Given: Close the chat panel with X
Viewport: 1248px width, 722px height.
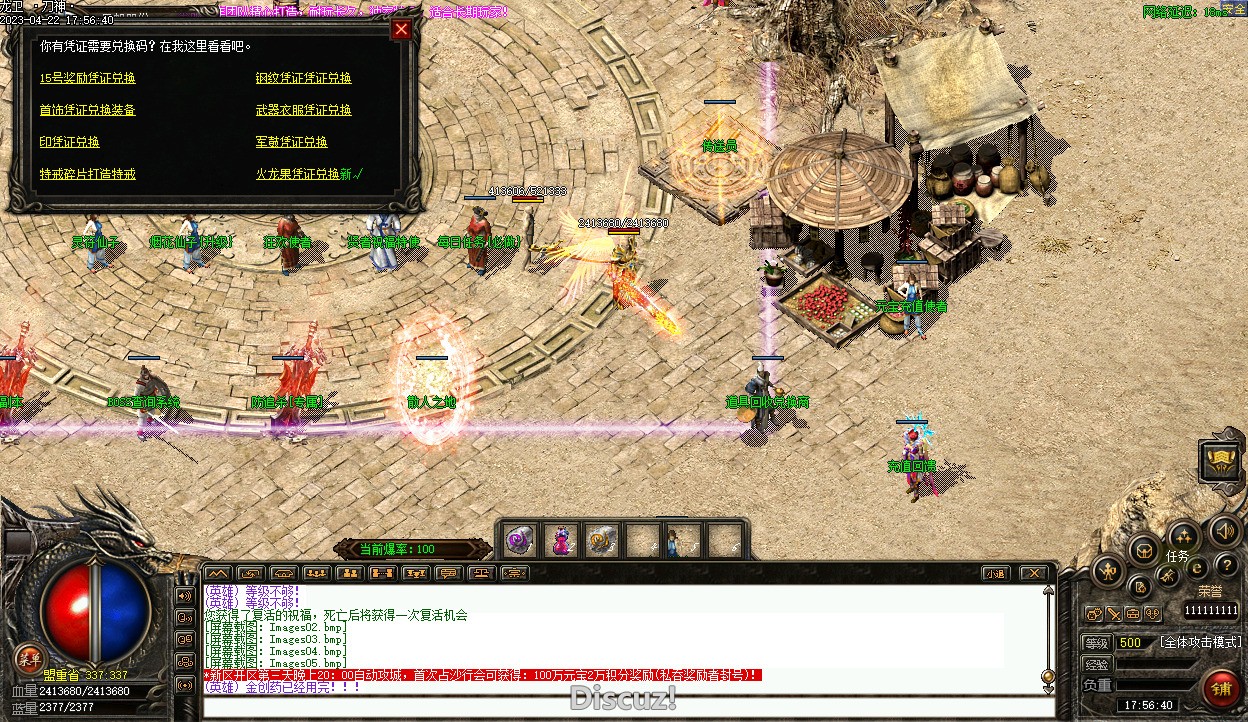Looking at the screenshot, I should coord(1034,573).
